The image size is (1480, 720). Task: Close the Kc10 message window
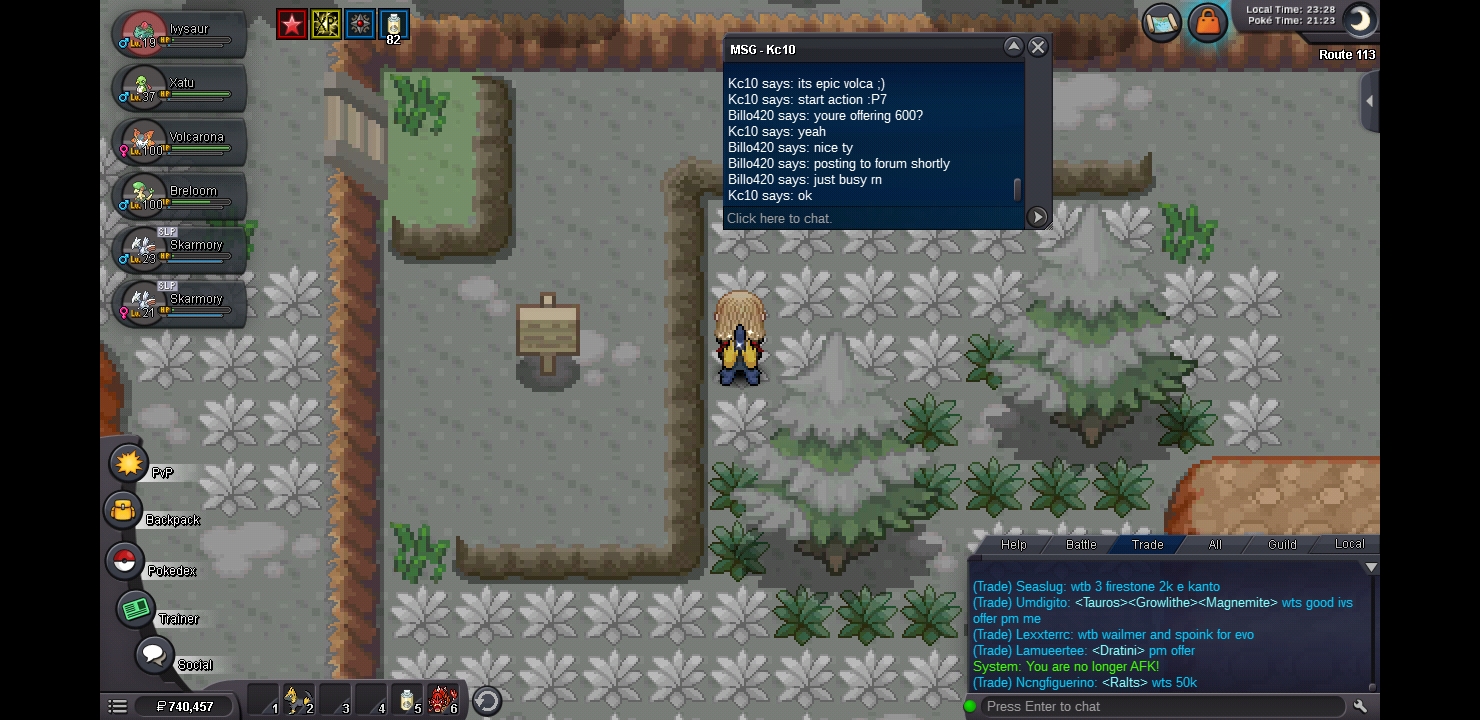pyautogui.click(x=1038, y=47)
